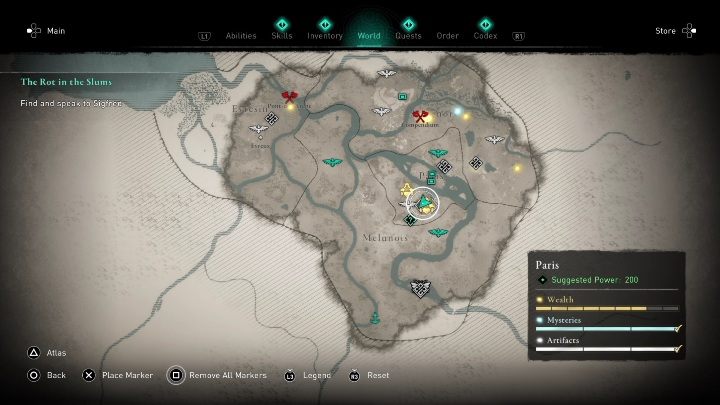Open the Order tab

pyautogui.click(x=447, y=36)
